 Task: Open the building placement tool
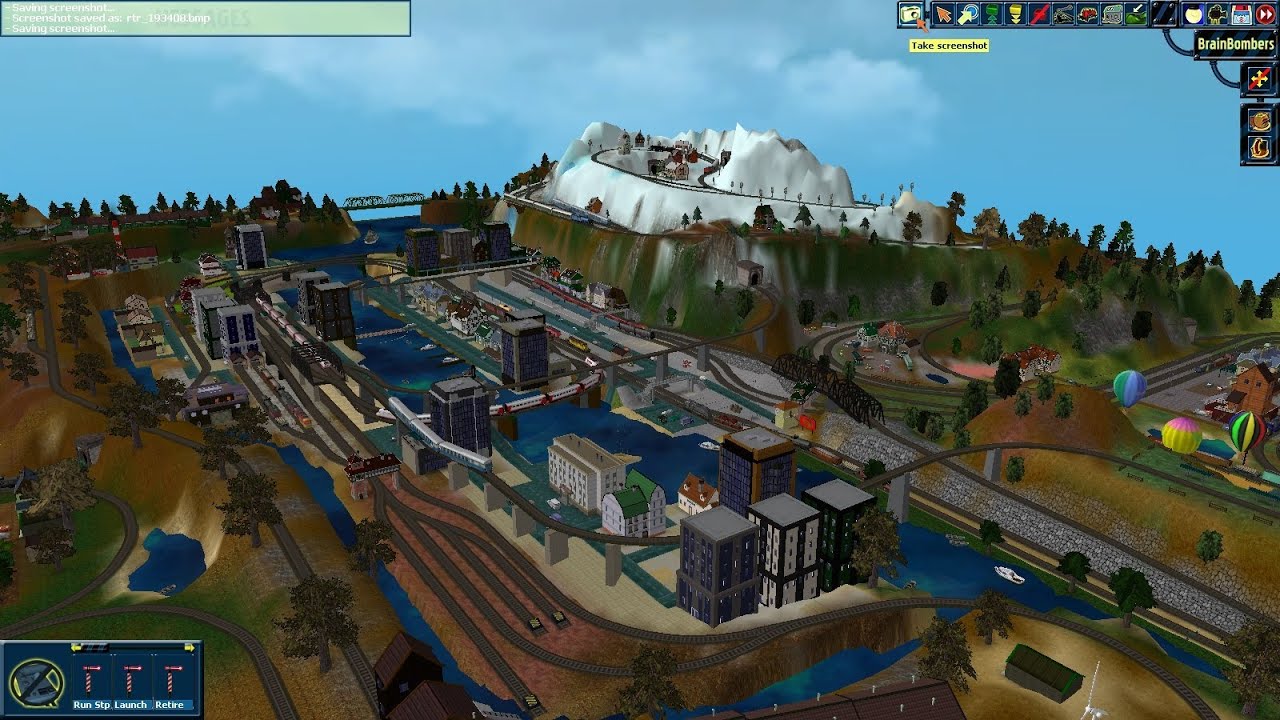tap(1112, 14)
